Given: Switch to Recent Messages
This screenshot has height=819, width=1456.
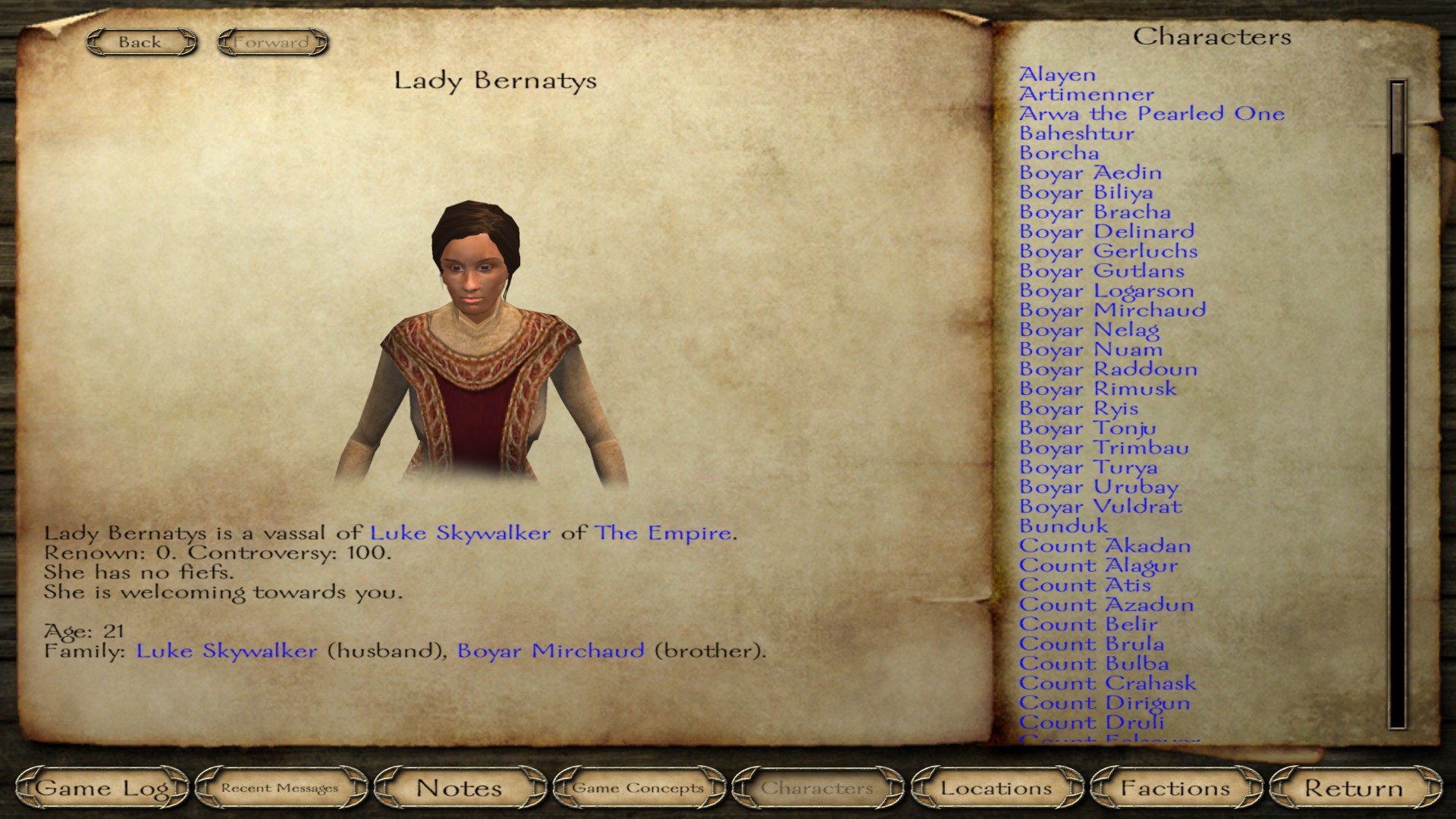Looking at the screenshot, I should (x=280, y=788).
